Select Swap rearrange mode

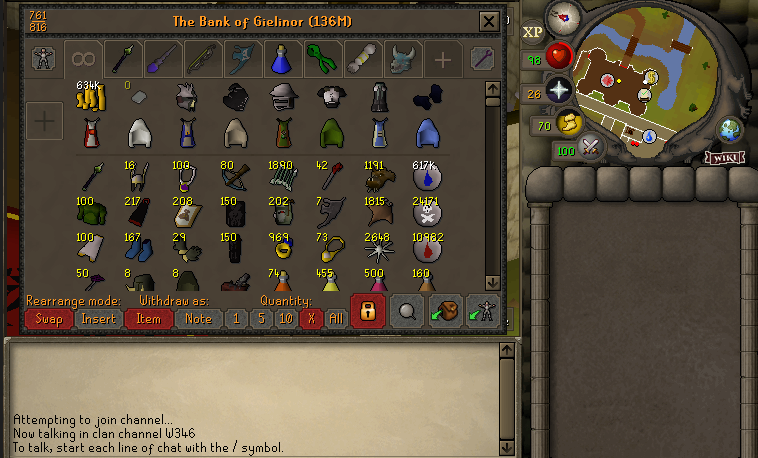48,318
